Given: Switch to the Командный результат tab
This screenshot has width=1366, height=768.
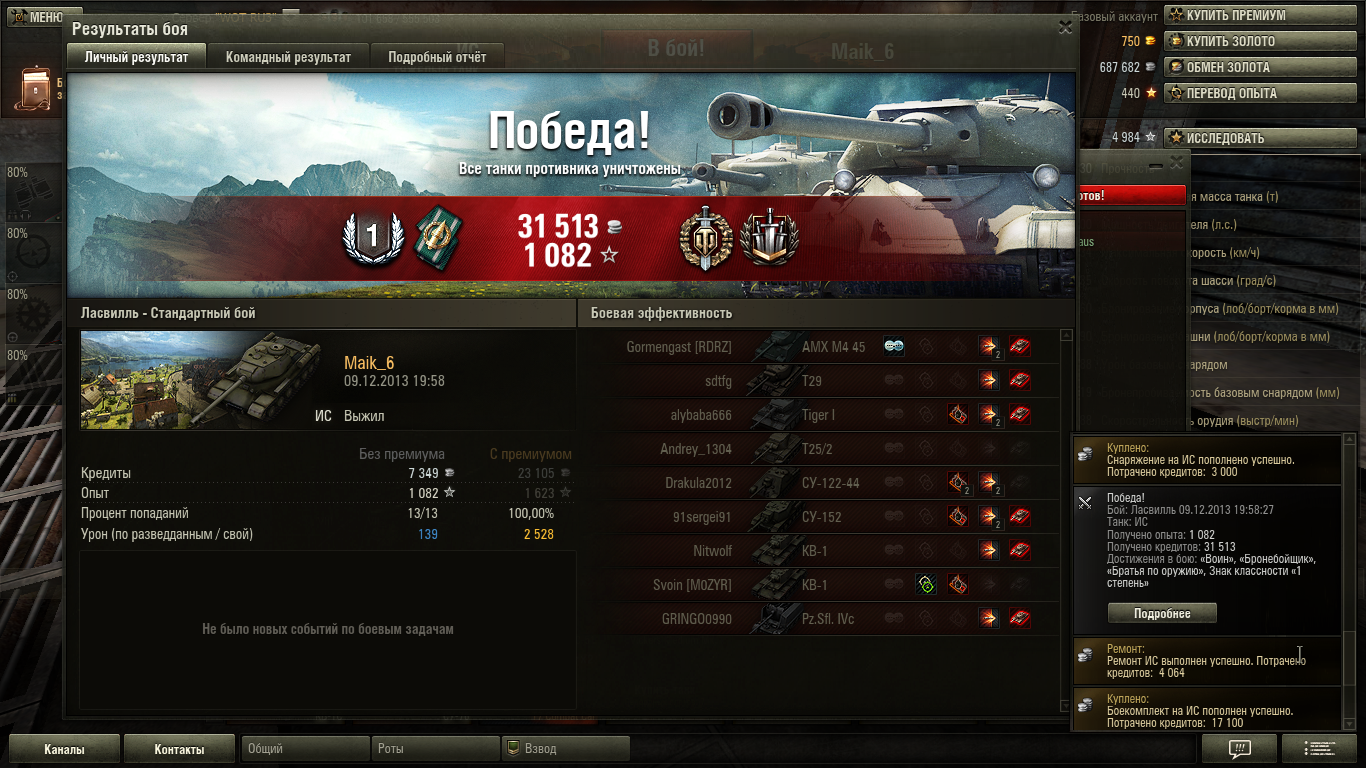Looking at the screenshot, I should [x=288, y=57].
